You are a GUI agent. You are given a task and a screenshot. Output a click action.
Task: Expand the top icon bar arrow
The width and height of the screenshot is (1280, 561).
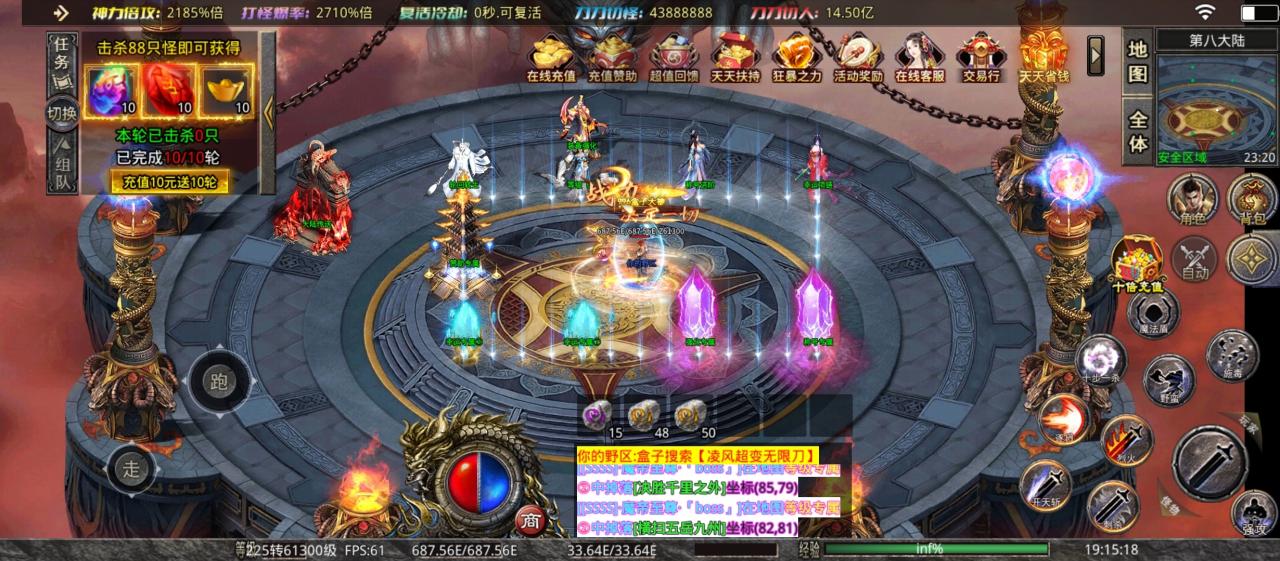tap(1096, 50)
